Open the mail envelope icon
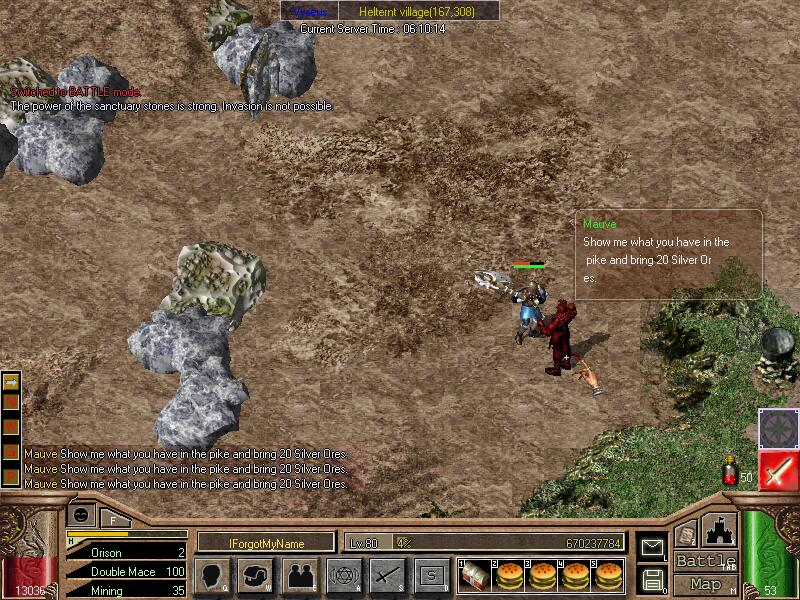This screenshot has height=600, width=800. tap(653, 547)
